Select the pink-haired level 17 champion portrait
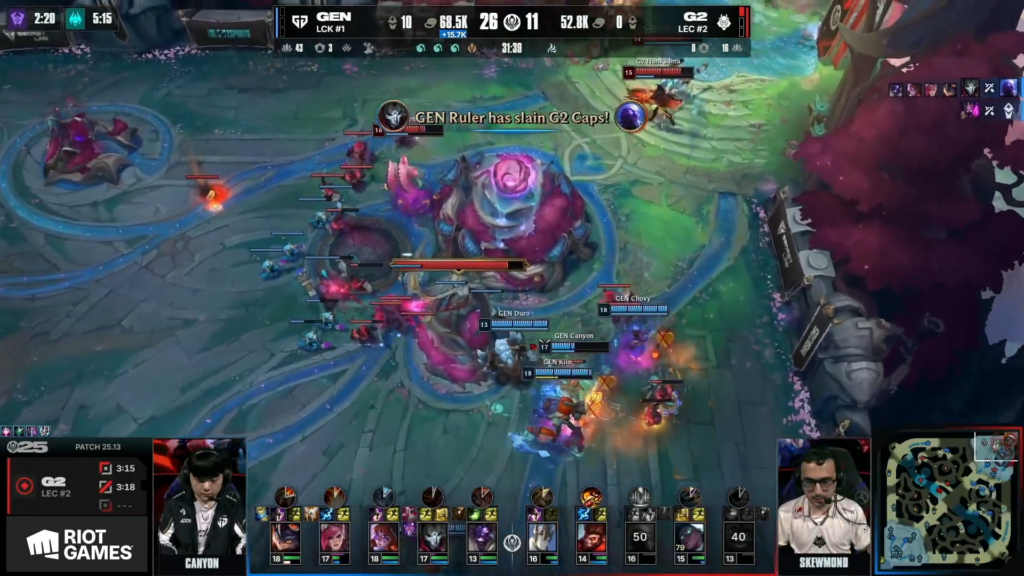The image size is (1024, 576). pos(335,536)
